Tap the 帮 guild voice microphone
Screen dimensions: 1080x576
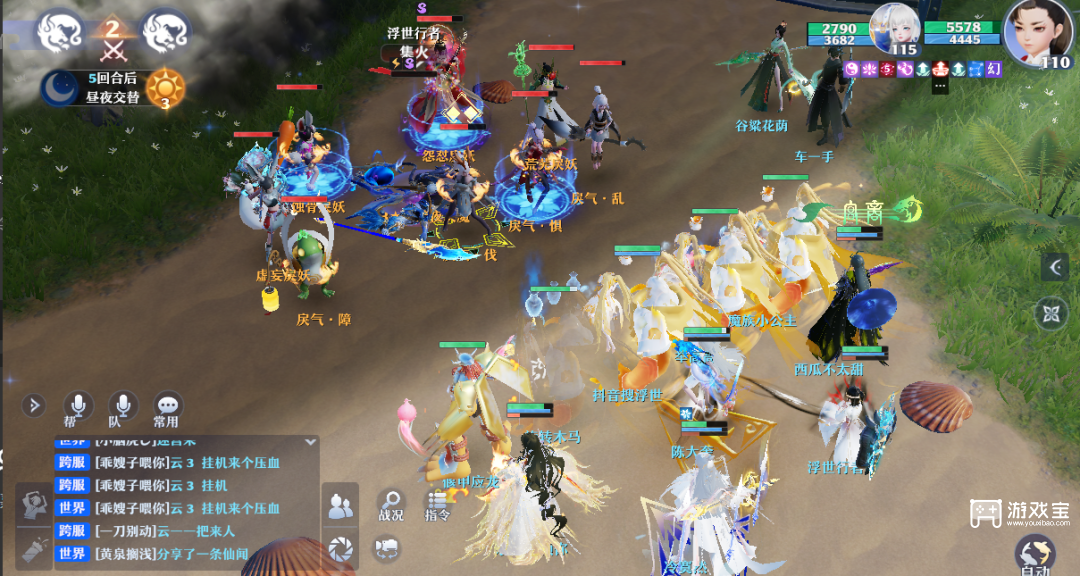pyautogui.click(x=77, y=405)
